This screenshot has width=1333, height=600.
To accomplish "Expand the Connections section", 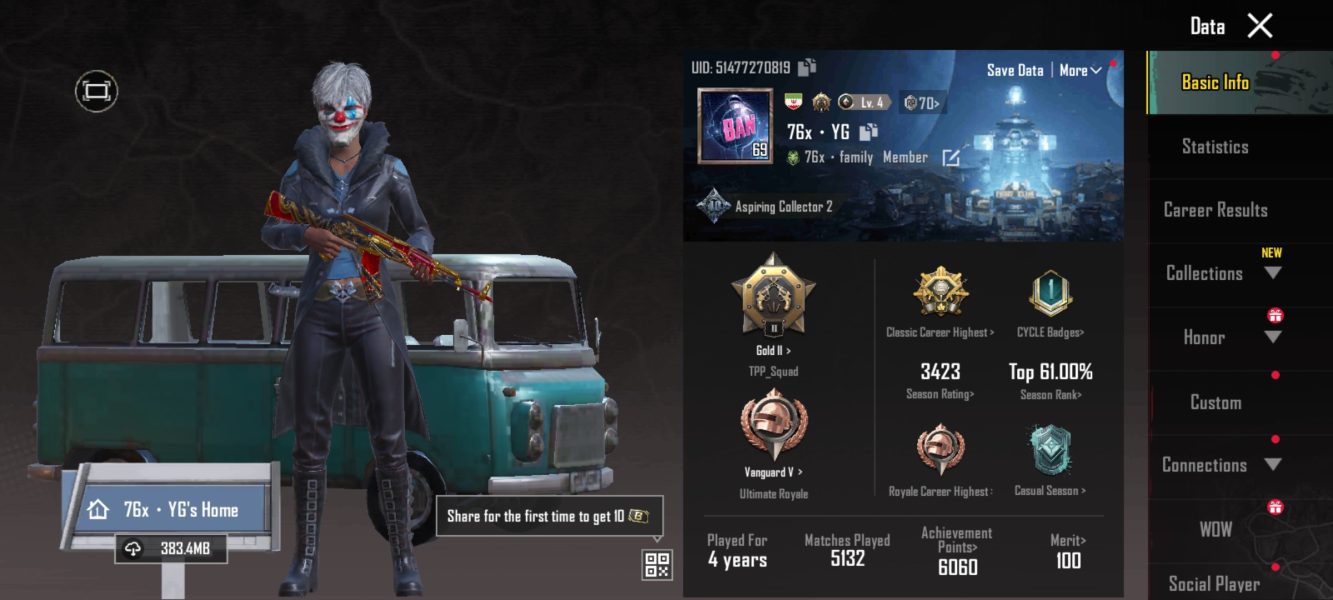I will [x=1216, y=465].
